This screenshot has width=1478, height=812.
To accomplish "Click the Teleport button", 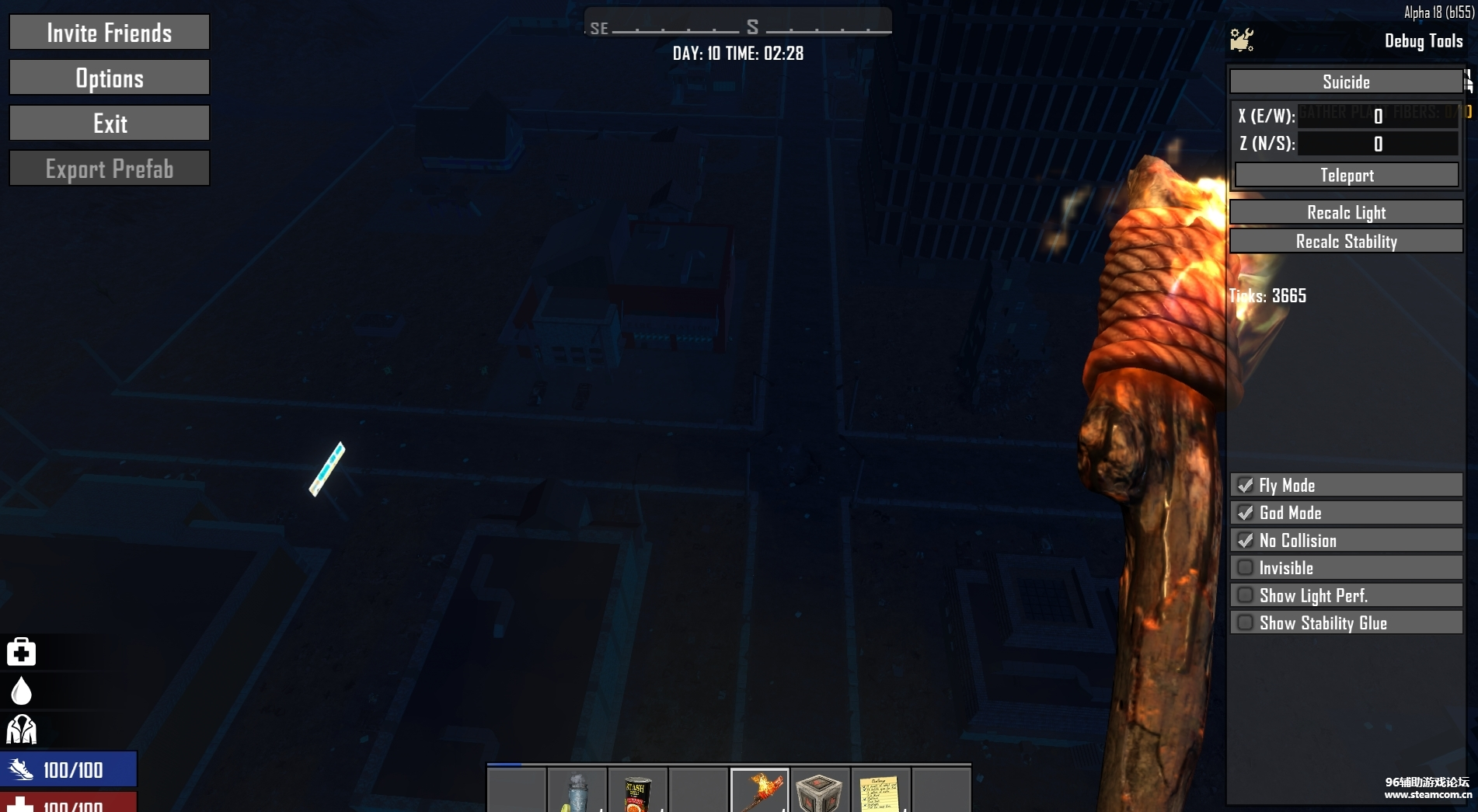I will [x=1347, y=175].
